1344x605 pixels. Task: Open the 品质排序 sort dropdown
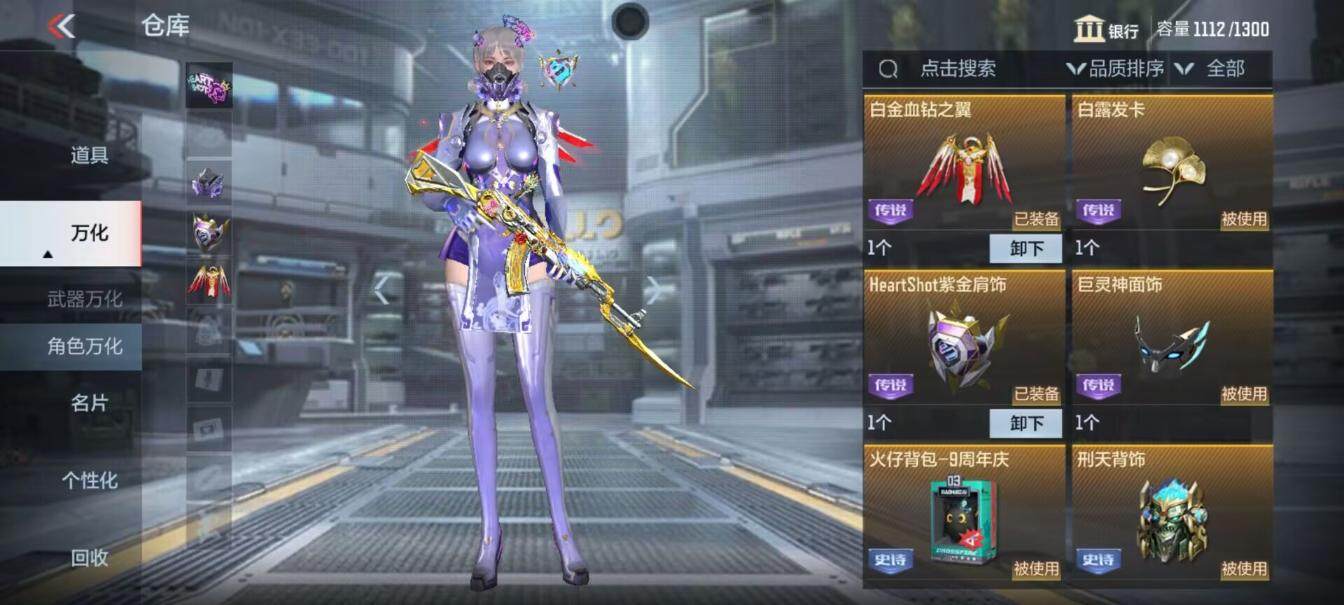tap(1116, 69)
